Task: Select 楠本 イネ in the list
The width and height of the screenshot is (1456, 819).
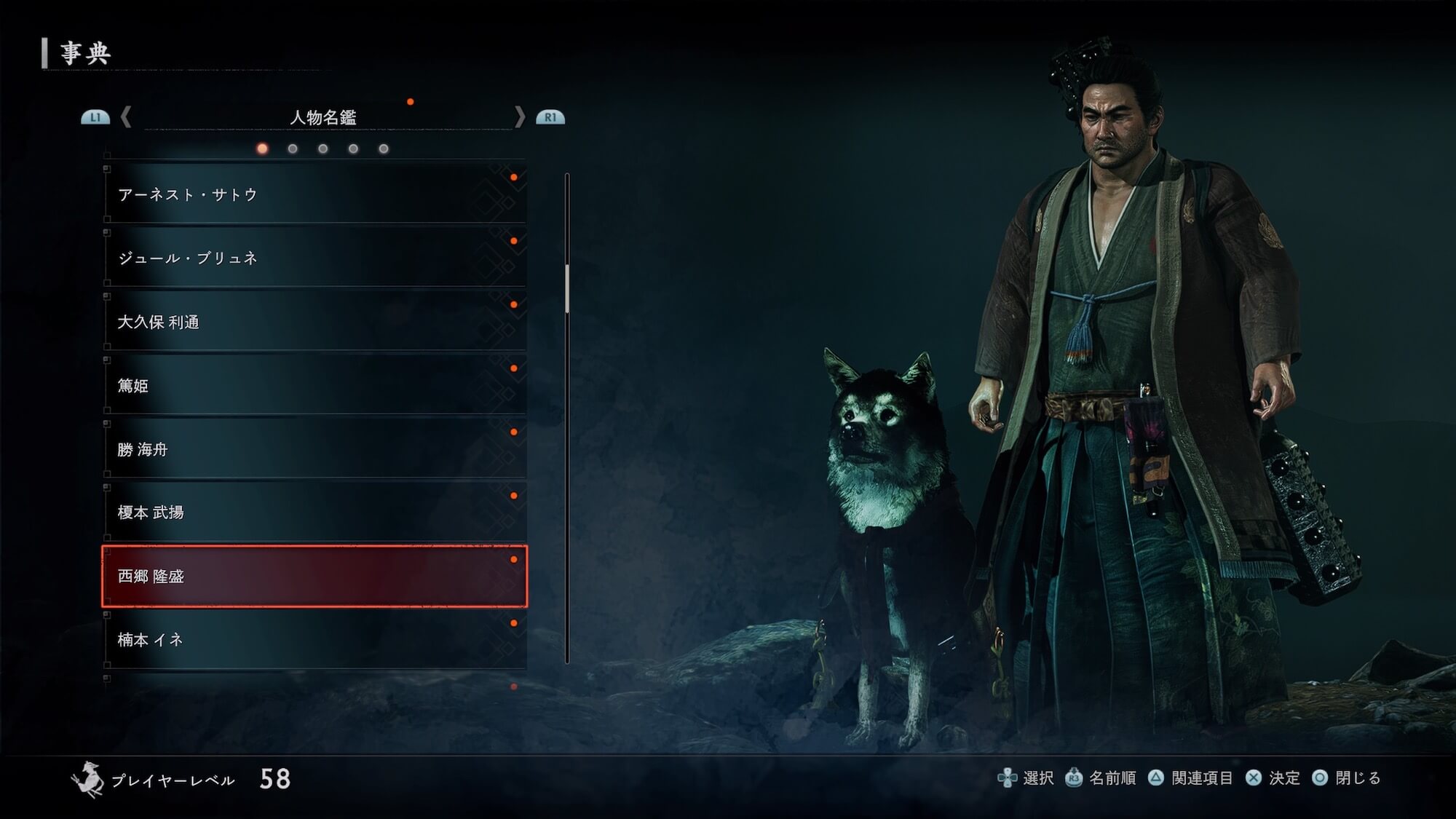Action: [314, 640]
